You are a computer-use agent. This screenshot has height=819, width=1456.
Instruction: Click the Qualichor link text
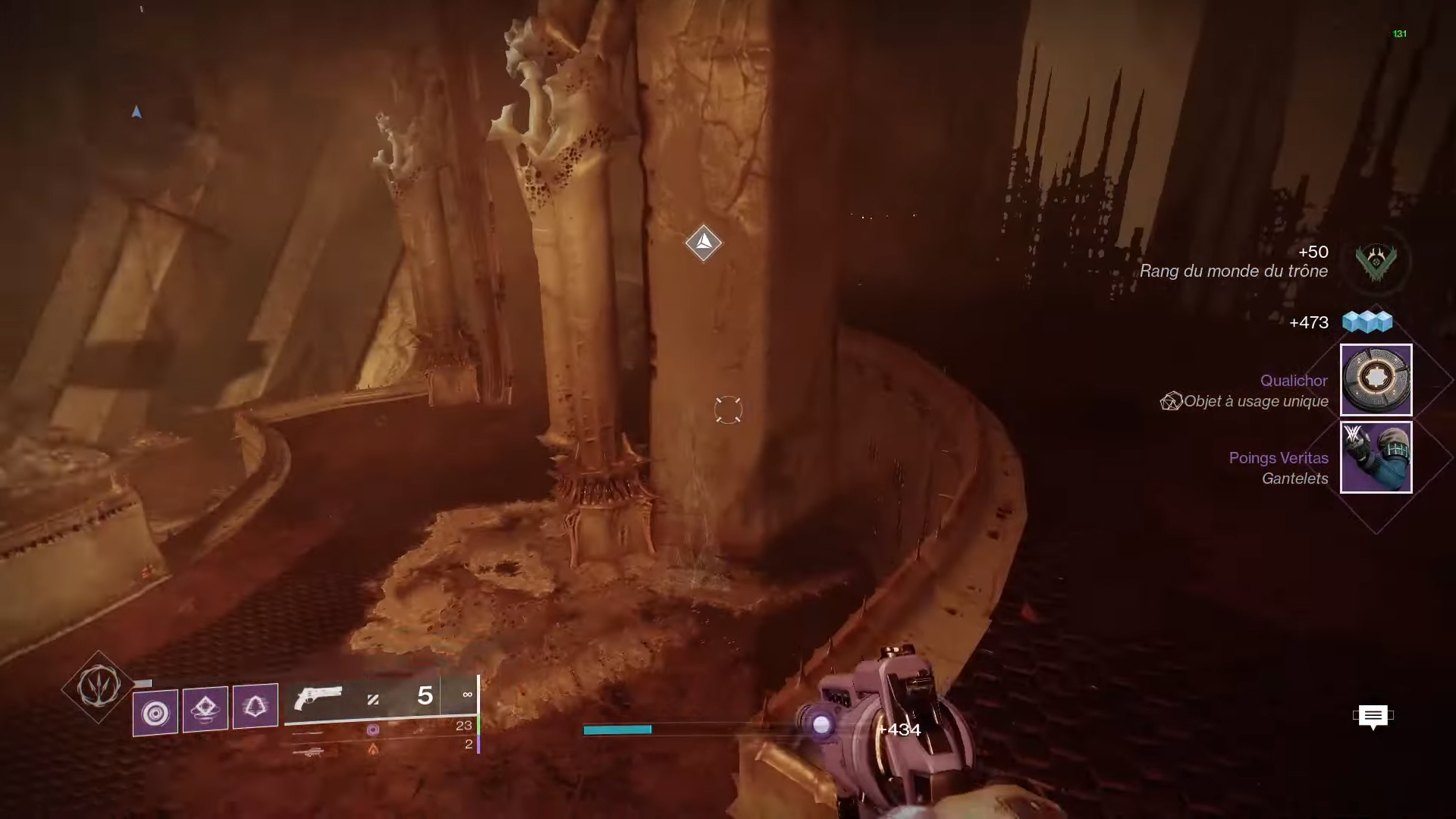[x=1293, y=381]
